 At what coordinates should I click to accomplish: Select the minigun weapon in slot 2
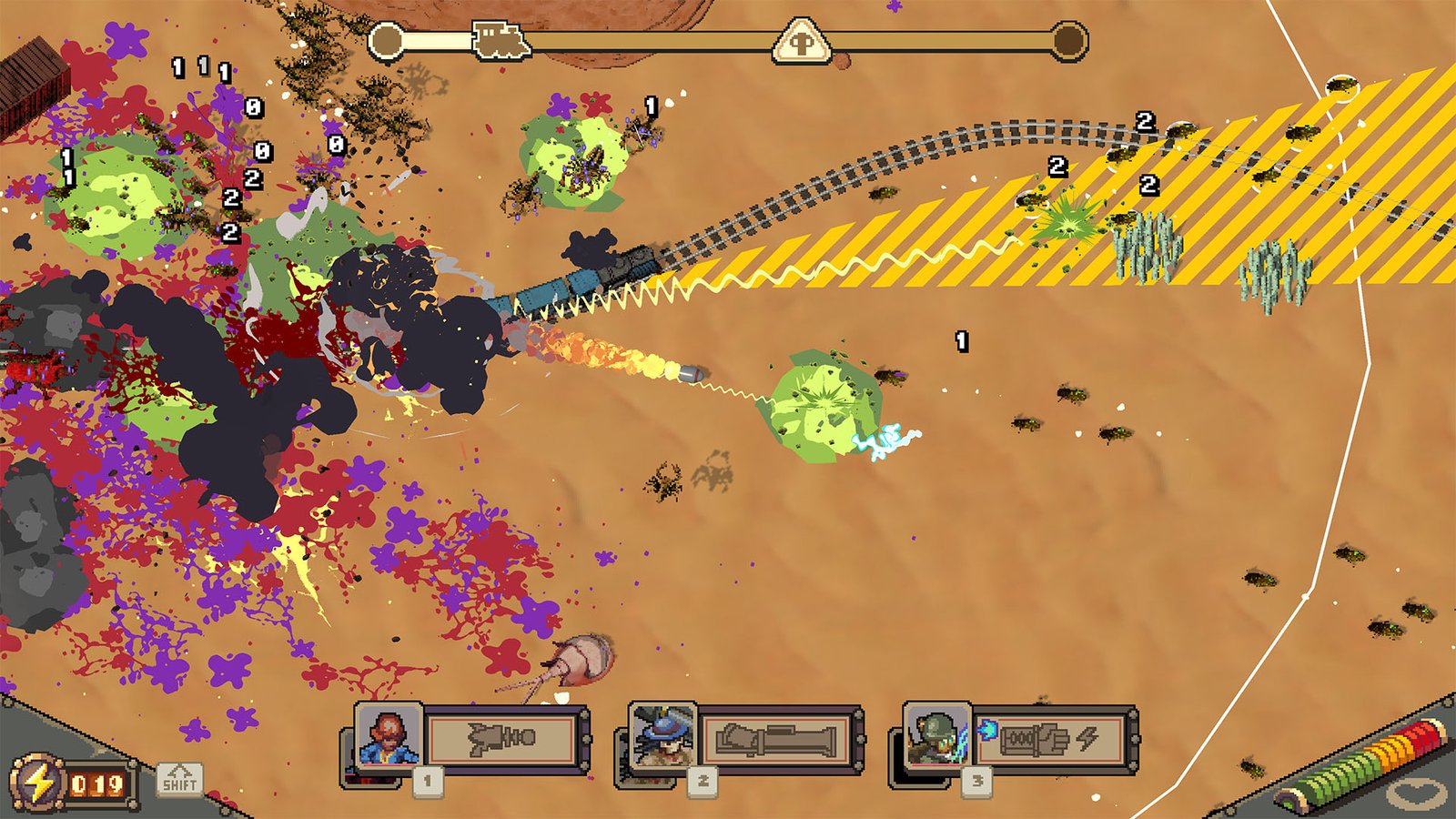(x=778, y=736)
